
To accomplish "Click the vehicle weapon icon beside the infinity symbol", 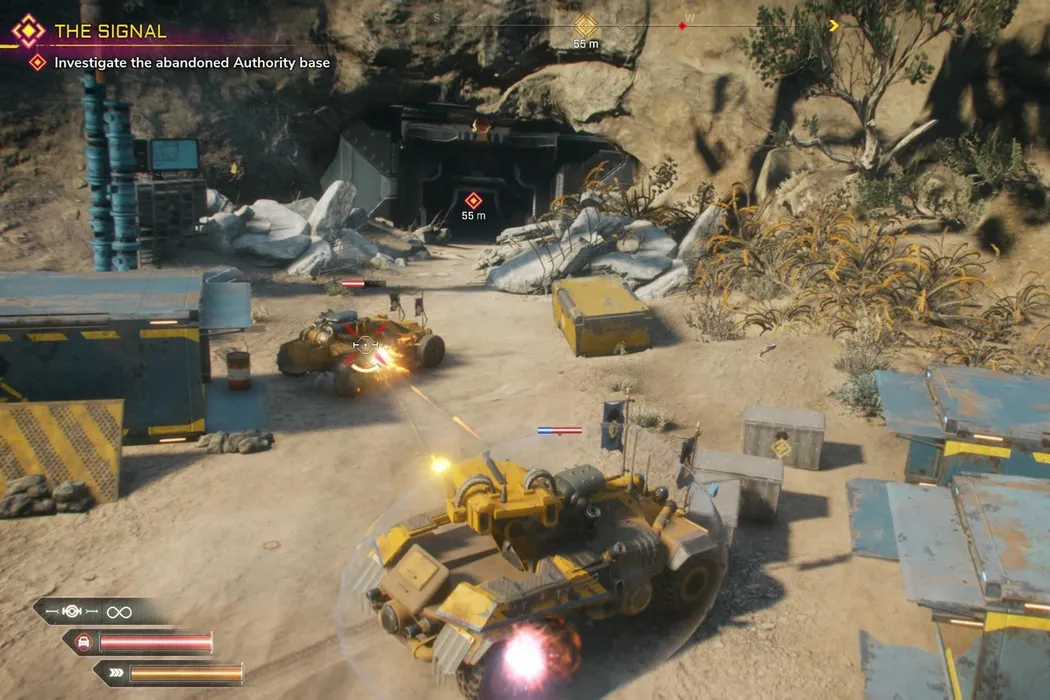I will (74, 611).
